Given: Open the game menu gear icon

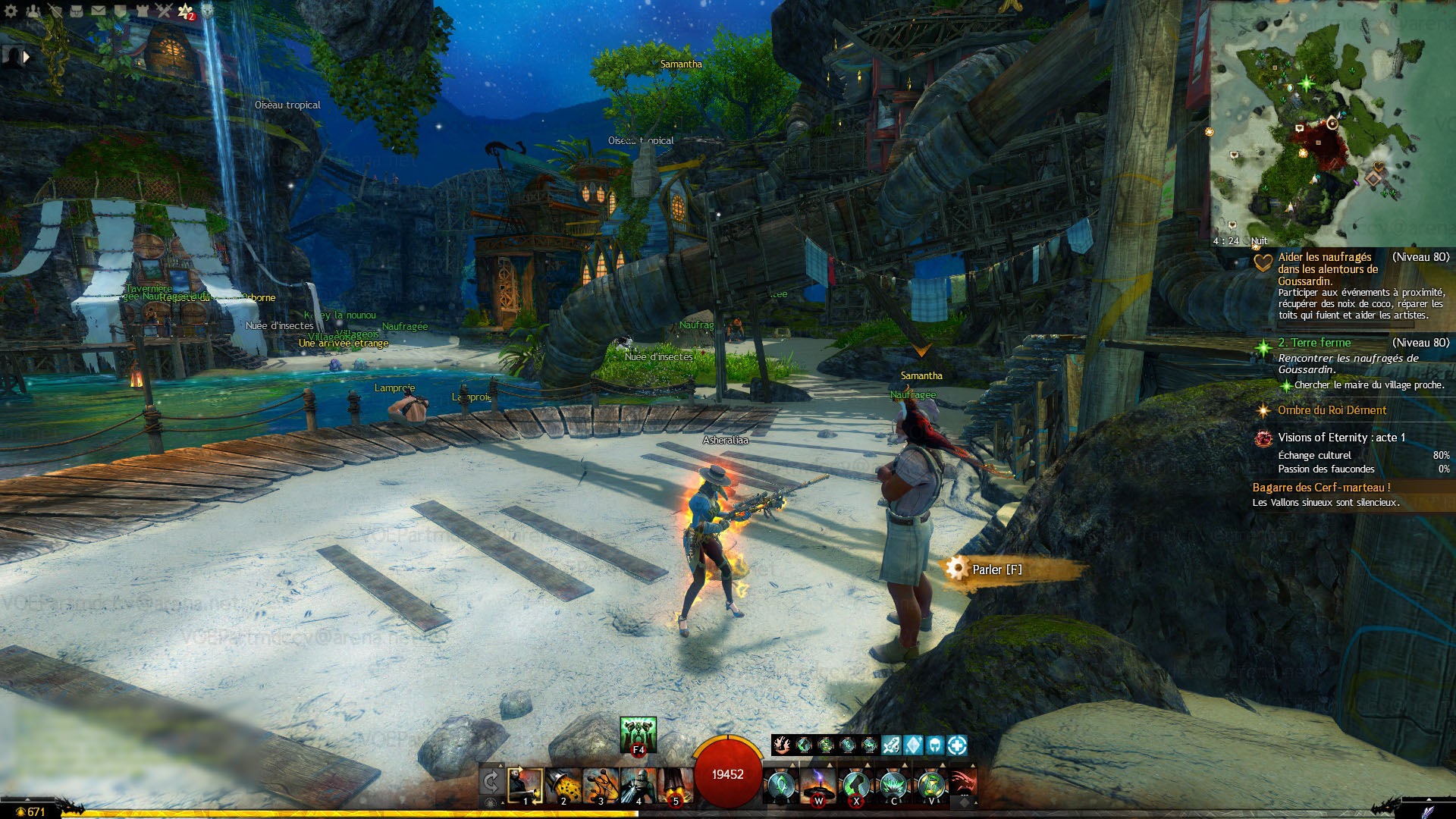Looking at the screenshot, I should coord(11,11).
